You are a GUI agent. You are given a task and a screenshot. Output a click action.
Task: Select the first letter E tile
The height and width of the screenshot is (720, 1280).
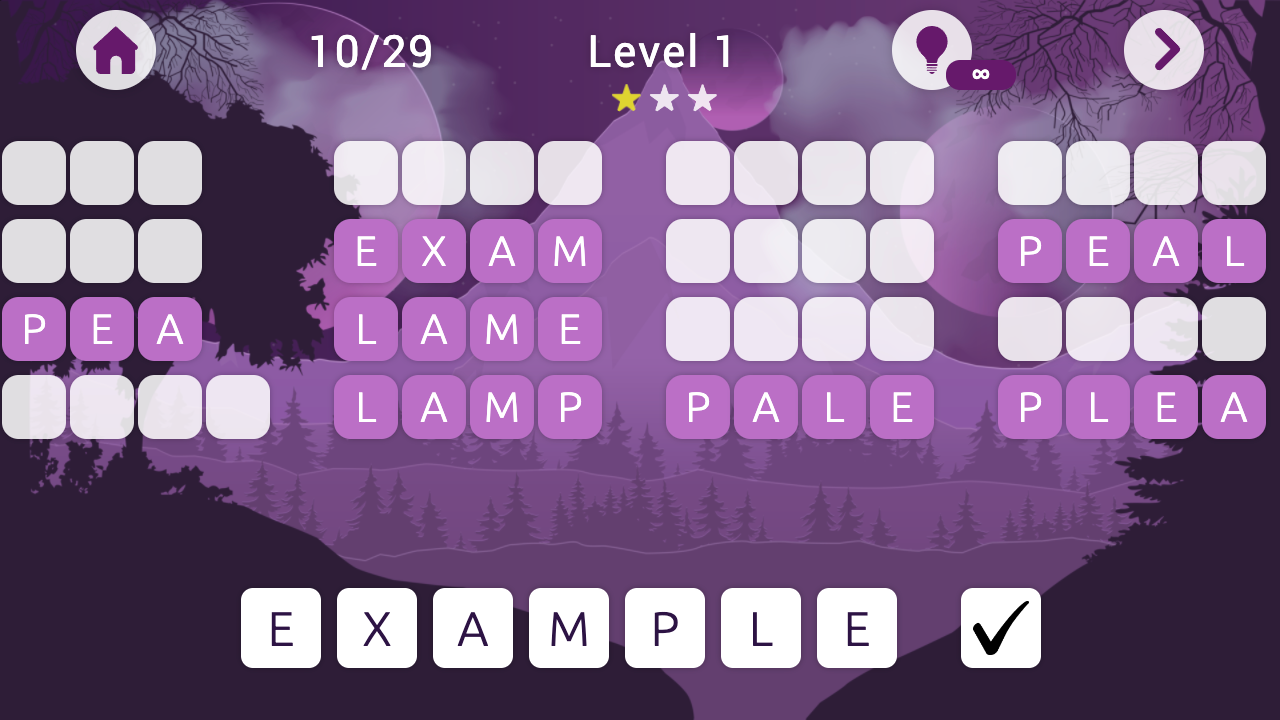click(x=281, y=628)
